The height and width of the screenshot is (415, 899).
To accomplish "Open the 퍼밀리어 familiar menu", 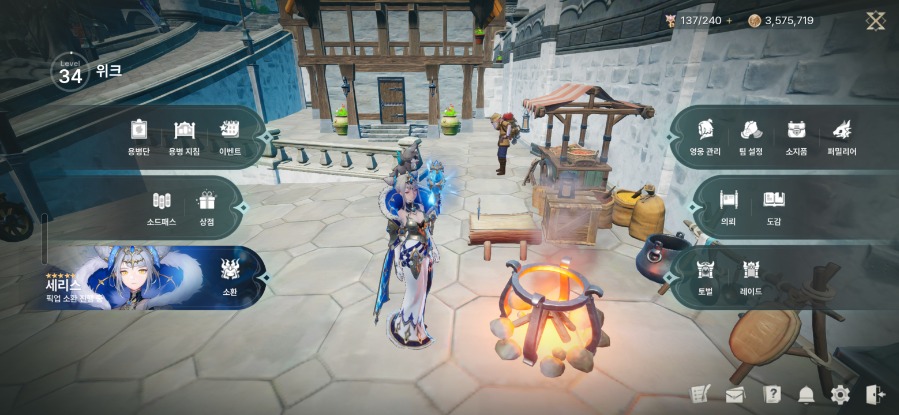I will pyautogui.click(x=841, y=135).
